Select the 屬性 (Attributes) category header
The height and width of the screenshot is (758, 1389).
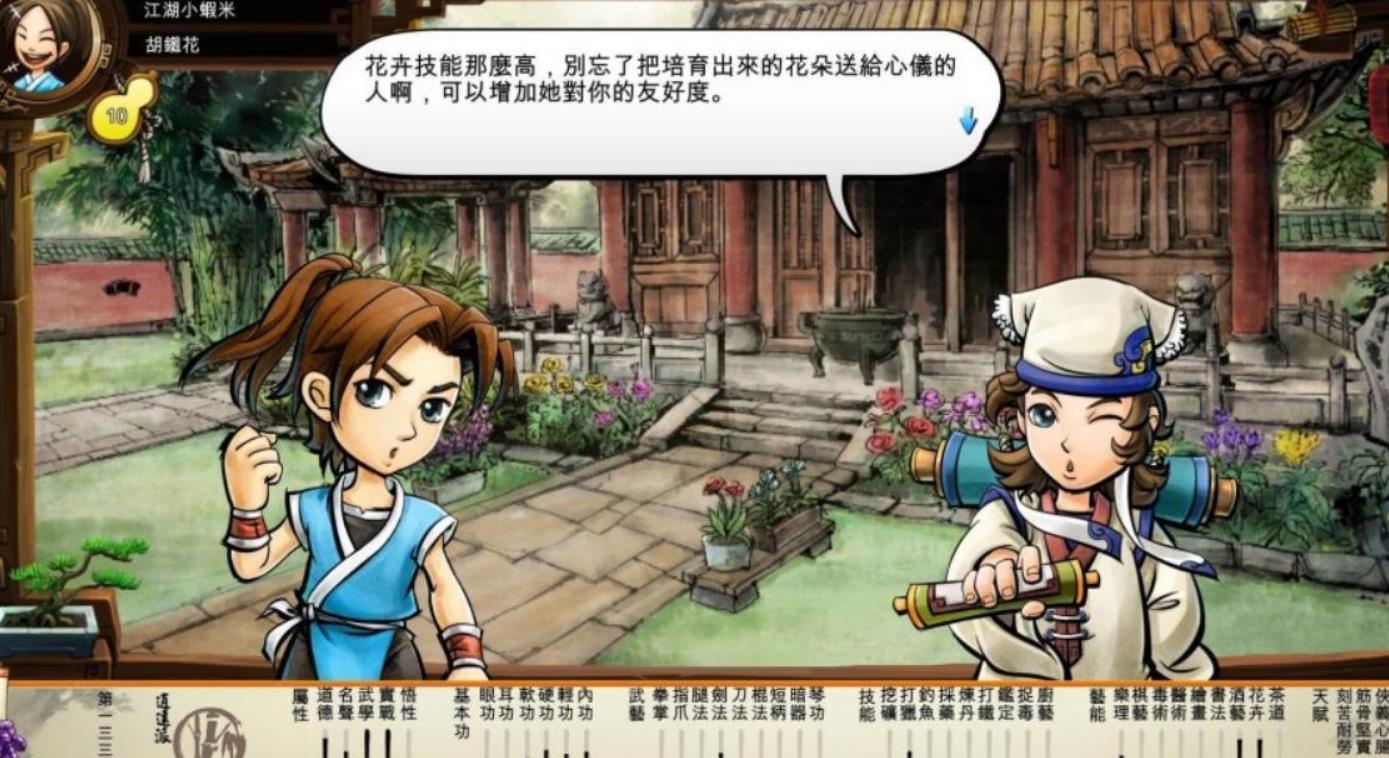(x=301, y=705)
